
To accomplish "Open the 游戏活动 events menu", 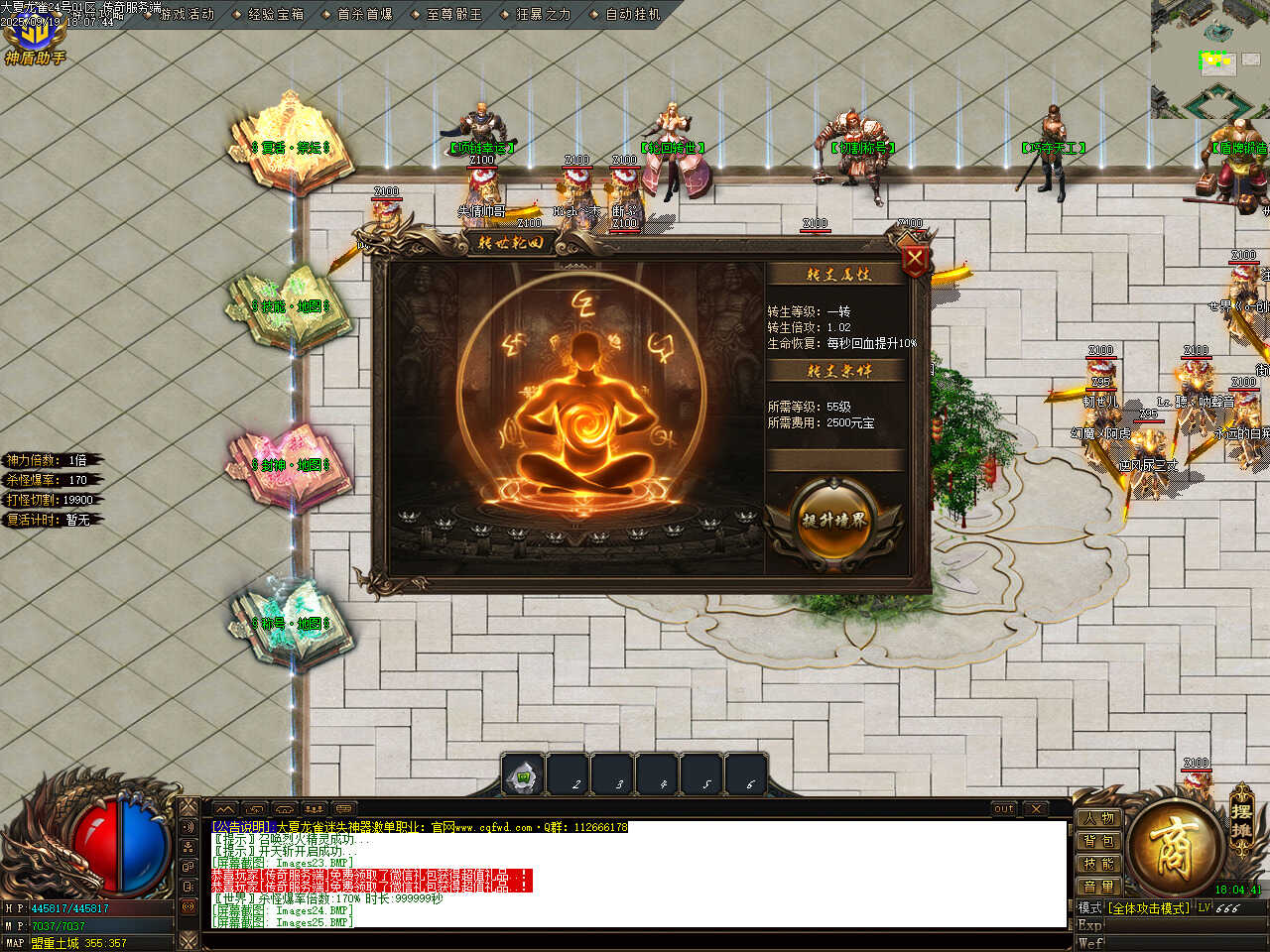I will click(187, 14).
